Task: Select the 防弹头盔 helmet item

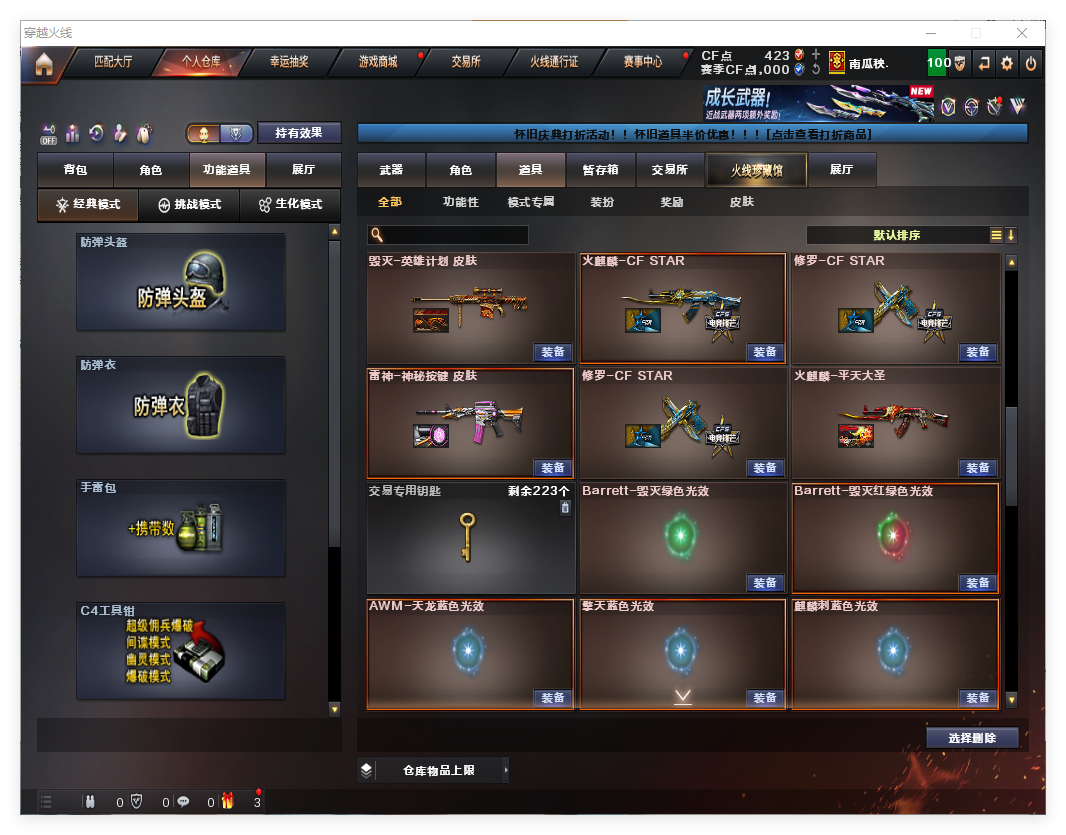Action: tap(181, 282)
